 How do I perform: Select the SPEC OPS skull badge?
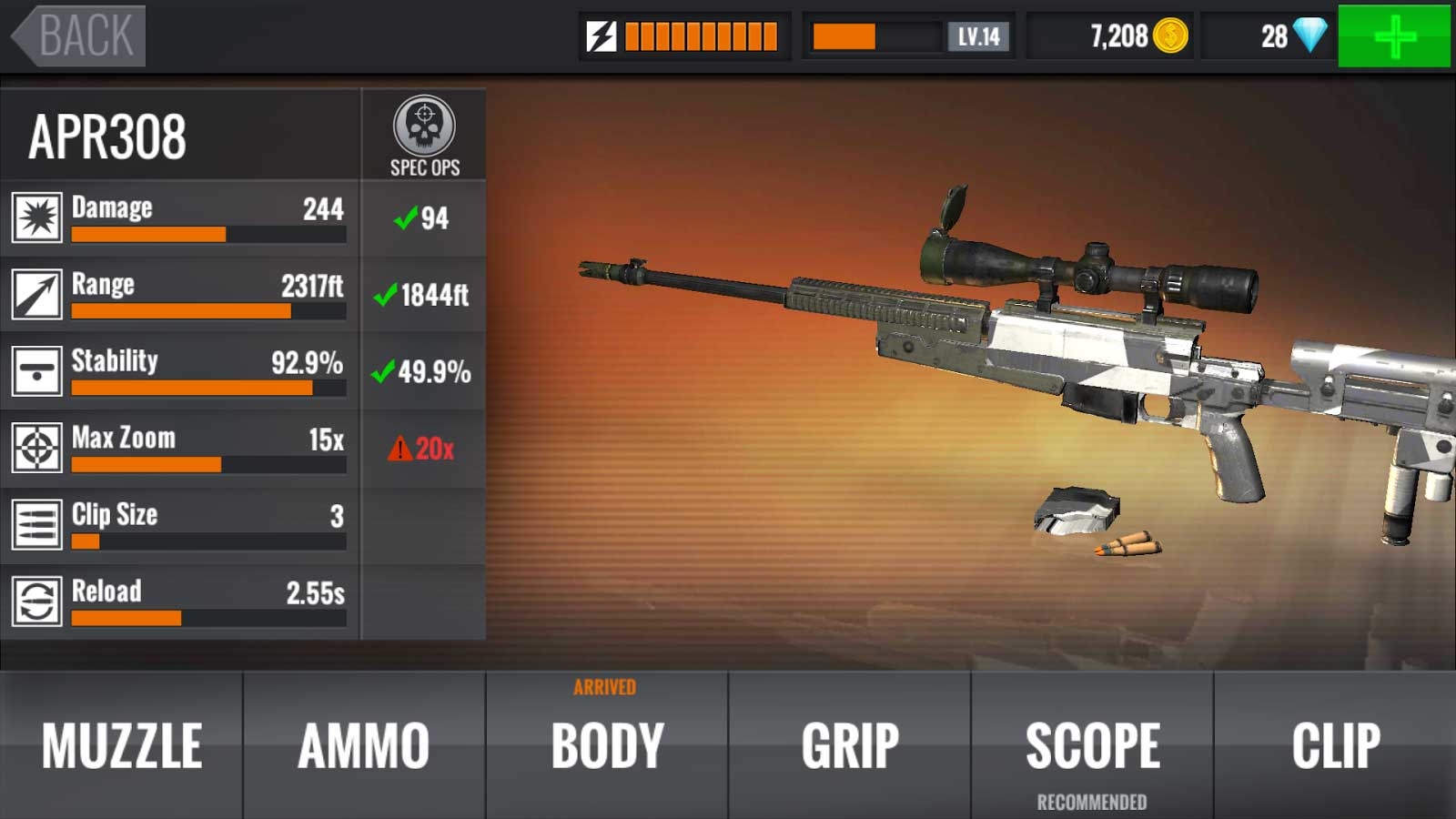pyautogui.click(x=423, y=130)
